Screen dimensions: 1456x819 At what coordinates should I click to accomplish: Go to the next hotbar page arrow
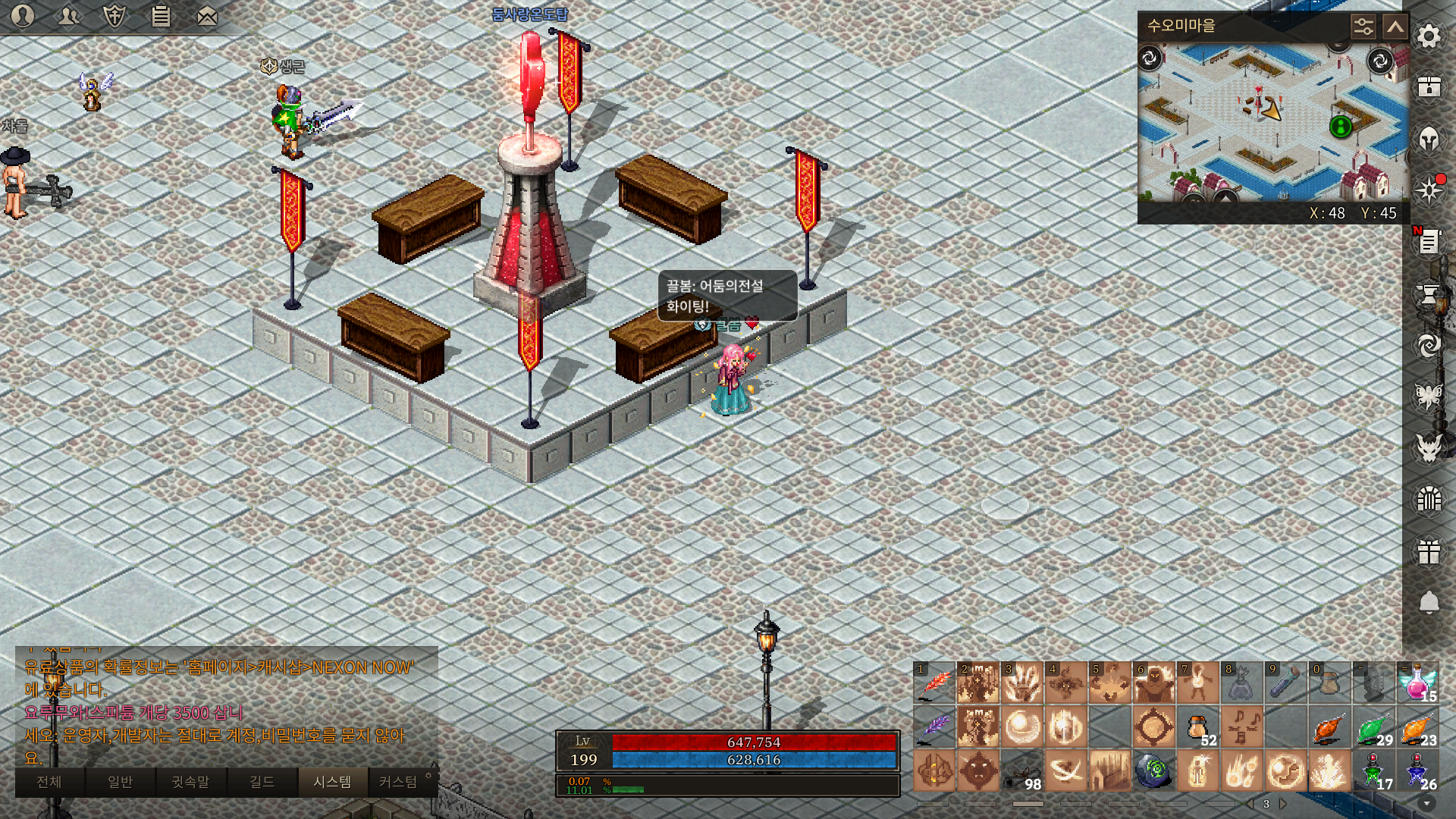[x=1283, y=804]
